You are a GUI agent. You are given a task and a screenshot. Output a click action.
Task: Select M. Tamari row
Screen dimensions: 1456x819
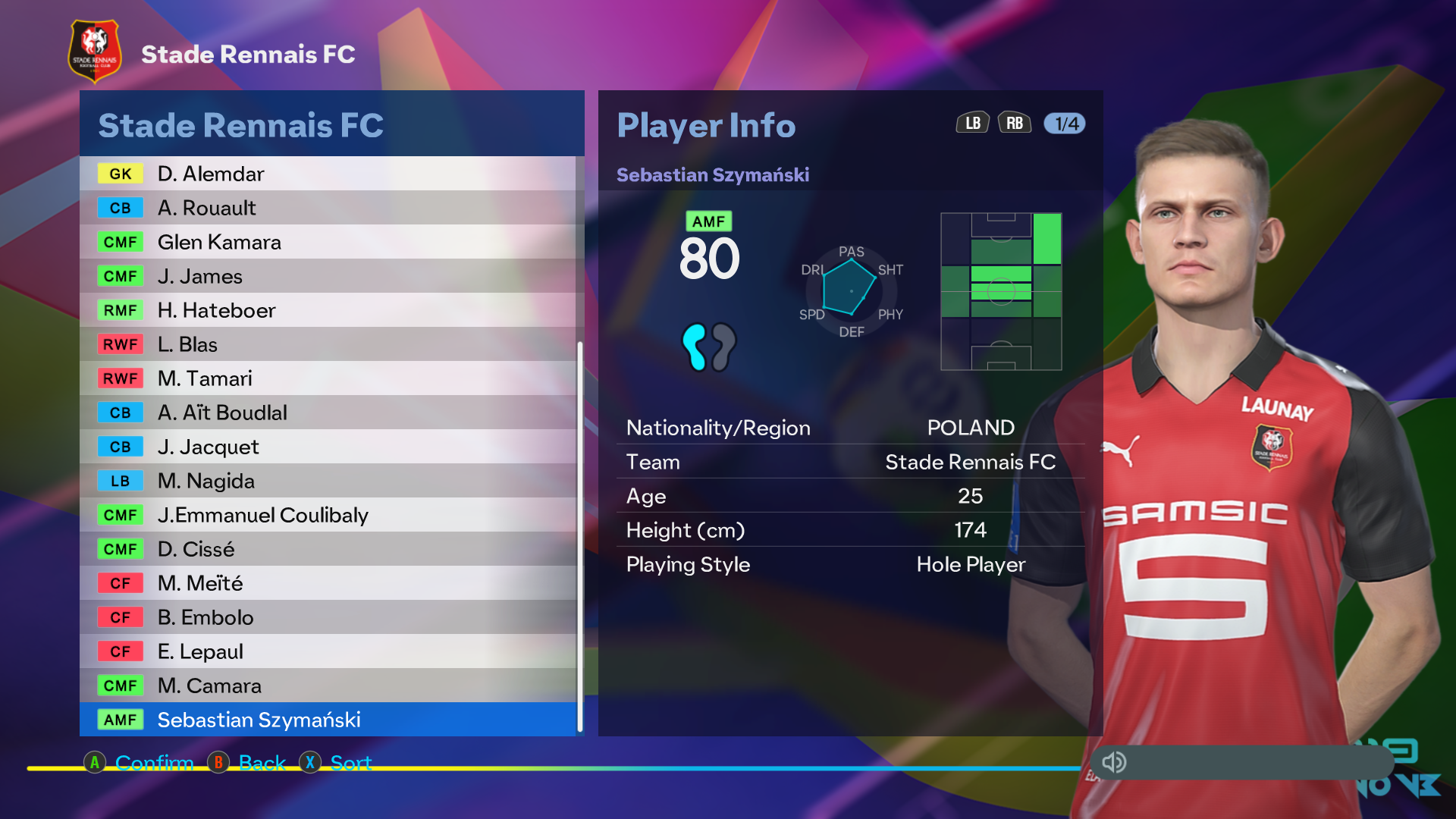point(328,378)
